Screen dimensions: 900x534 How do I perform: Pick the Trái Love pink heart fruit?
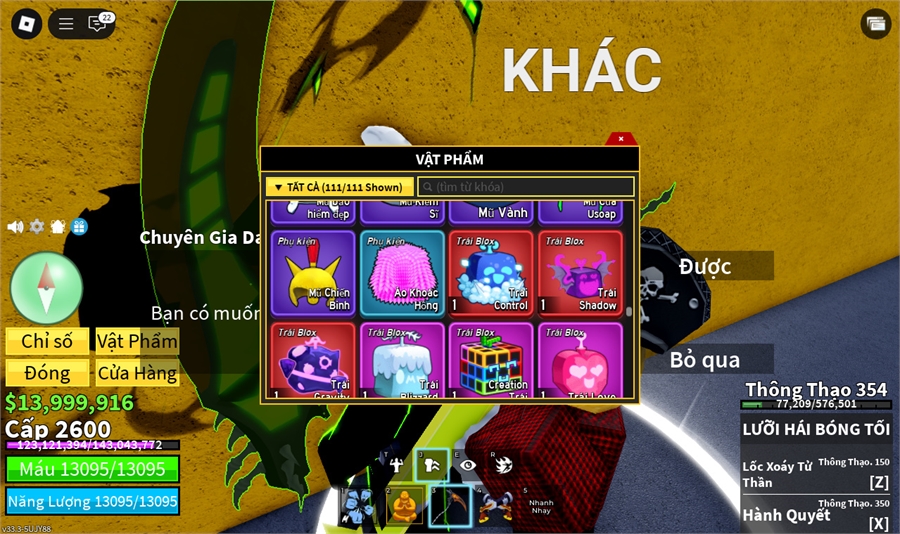580,360
